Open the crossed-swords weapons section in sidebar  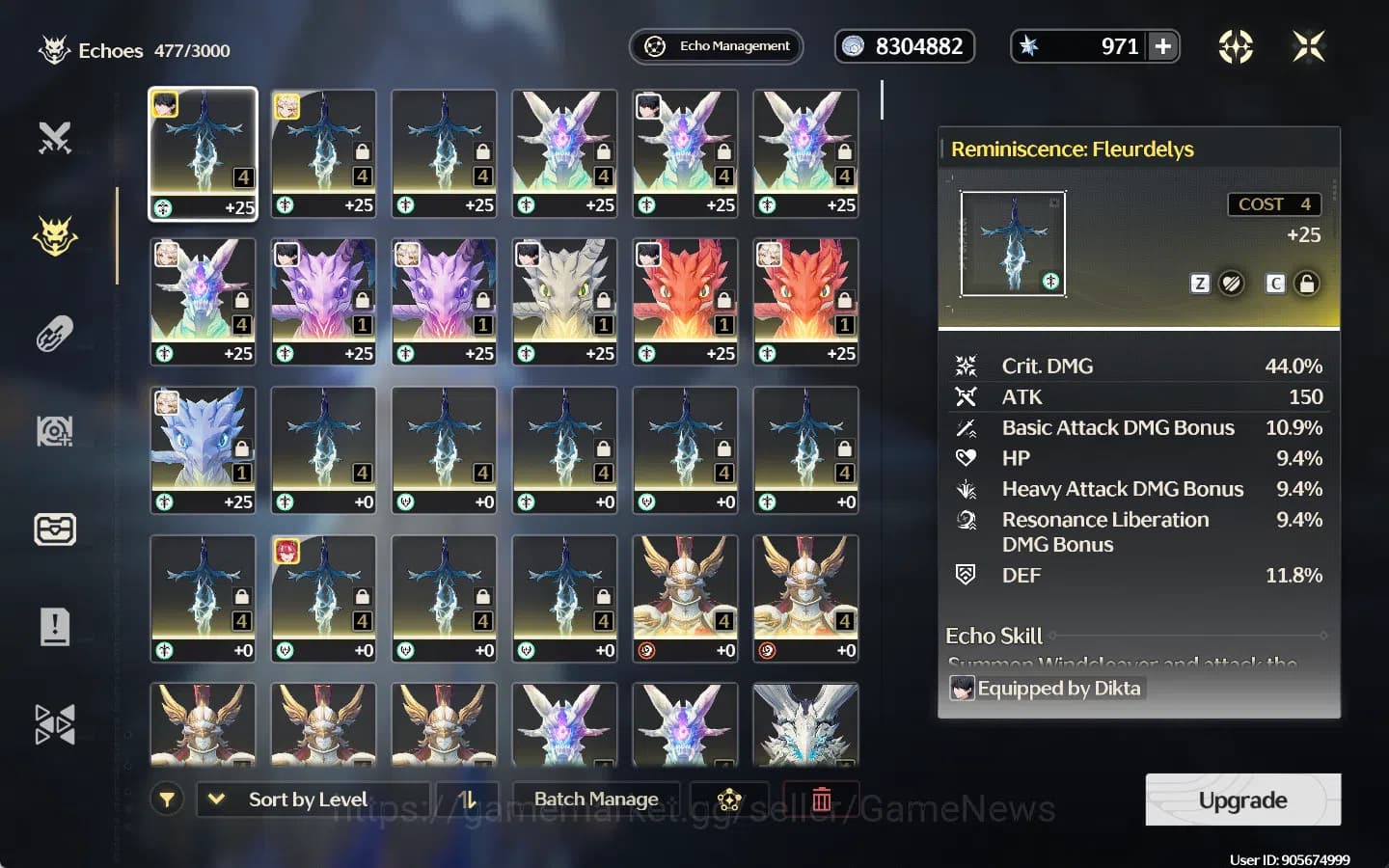pos(55,138)
